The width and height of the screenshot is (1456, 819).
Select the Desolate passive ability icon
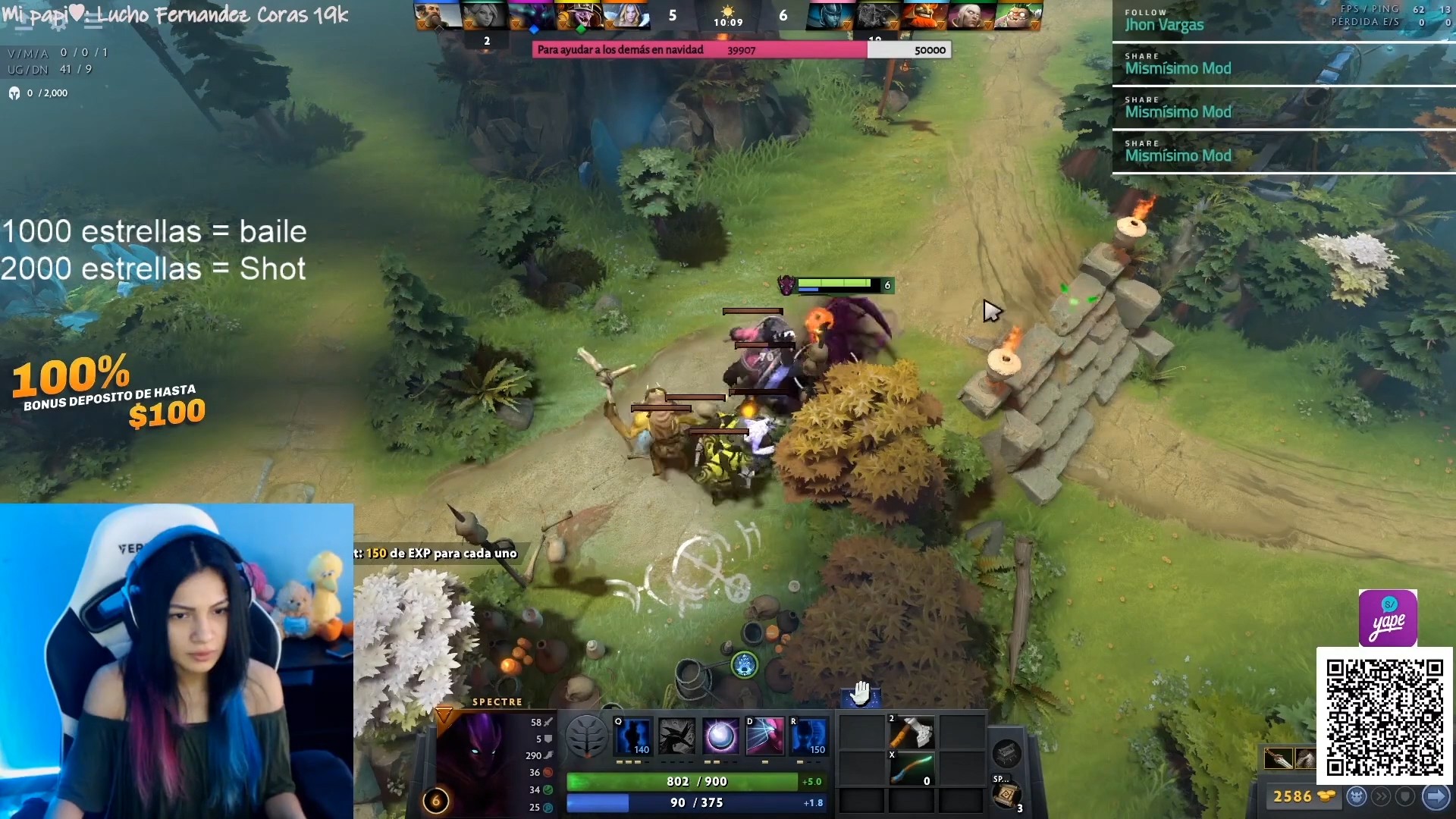tap(676, 736)
